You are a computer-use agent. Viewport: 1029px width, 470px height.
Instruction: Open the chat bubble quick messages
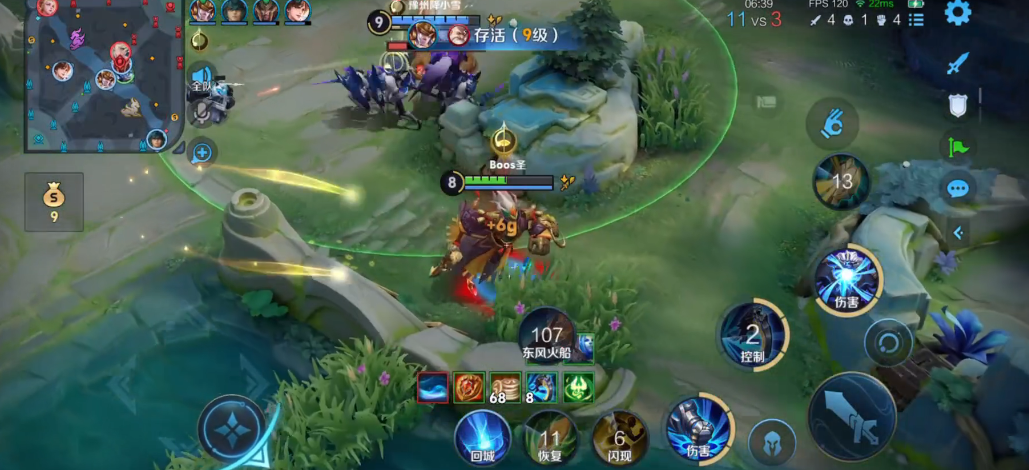[x=958, y=189]
